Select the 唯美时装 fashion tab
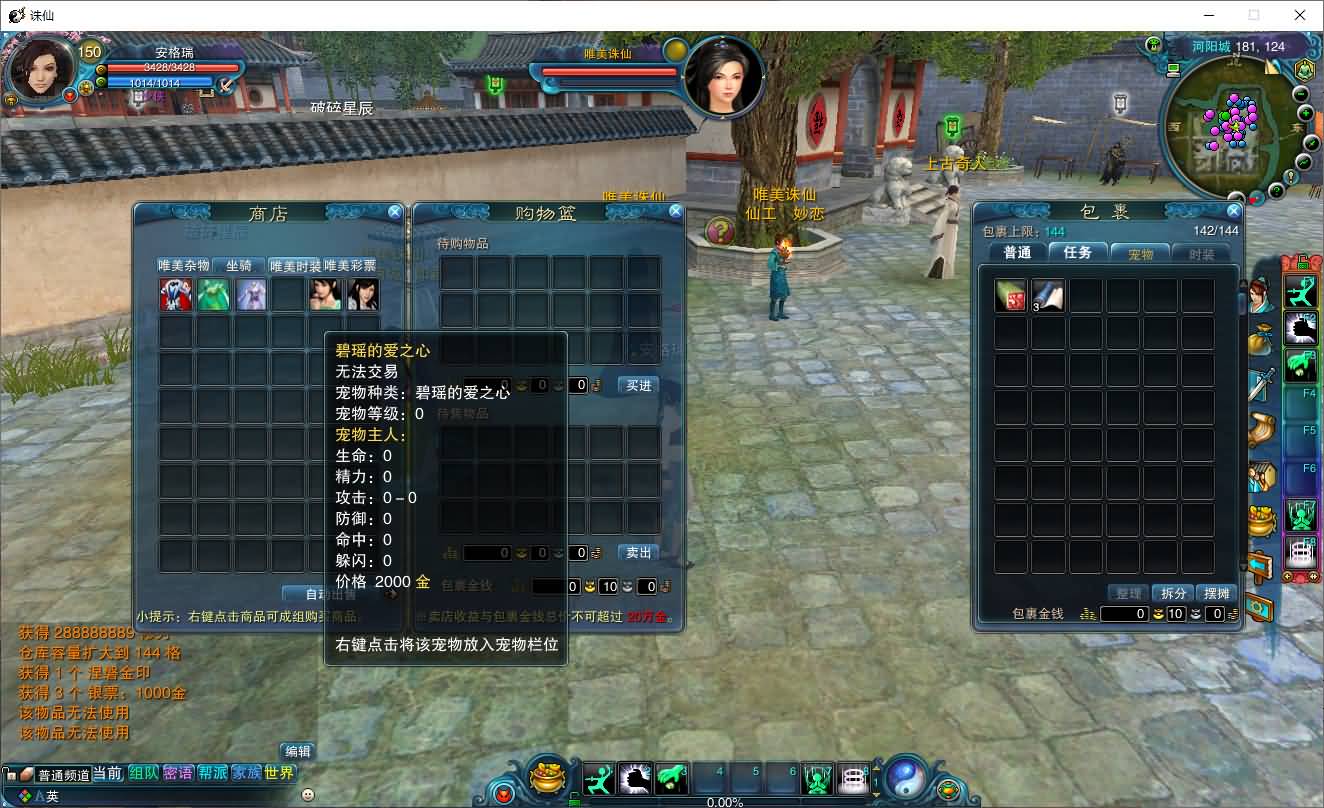Screen dimensions: 1324x808 (295, 266)
